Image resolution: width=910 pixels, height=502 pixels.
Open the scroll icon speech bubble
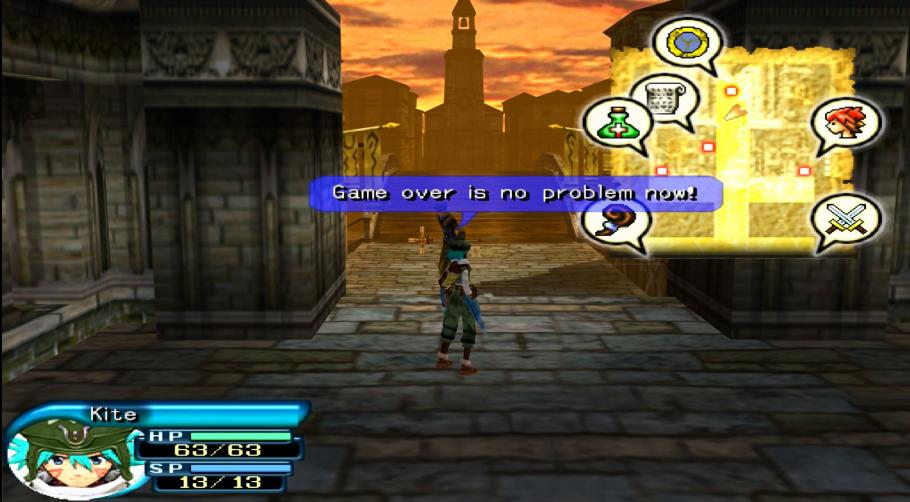663,99
